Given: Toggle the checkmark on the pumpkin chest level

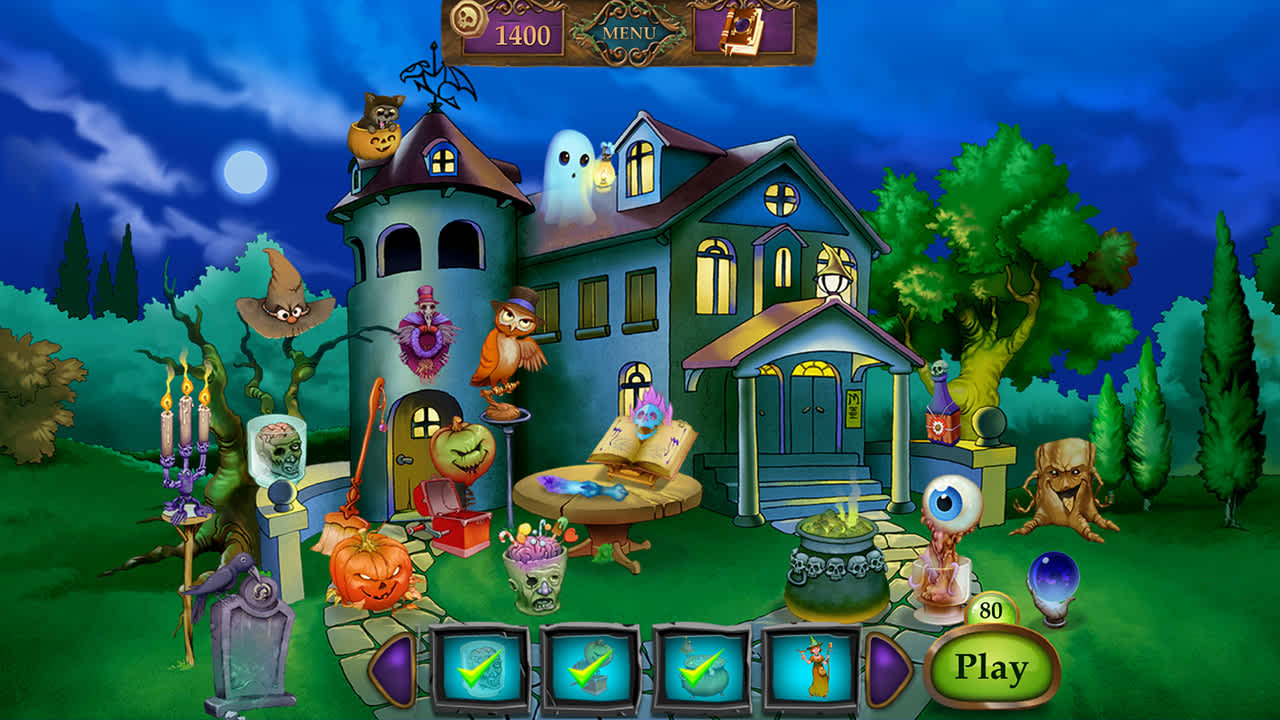Looking at the screenshot, I should (589, 666).
